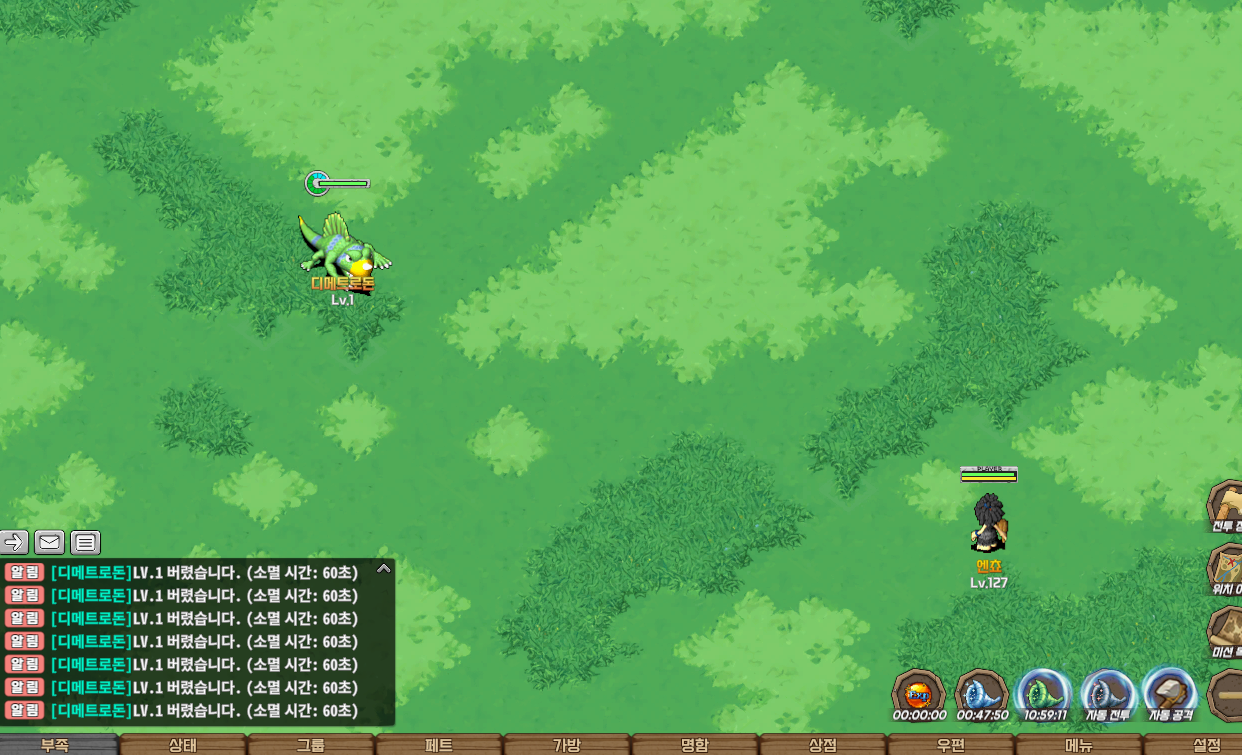Select the blue horn buff icon
1242x755 pixels.
pyautogui.click(x=981, y=693)
